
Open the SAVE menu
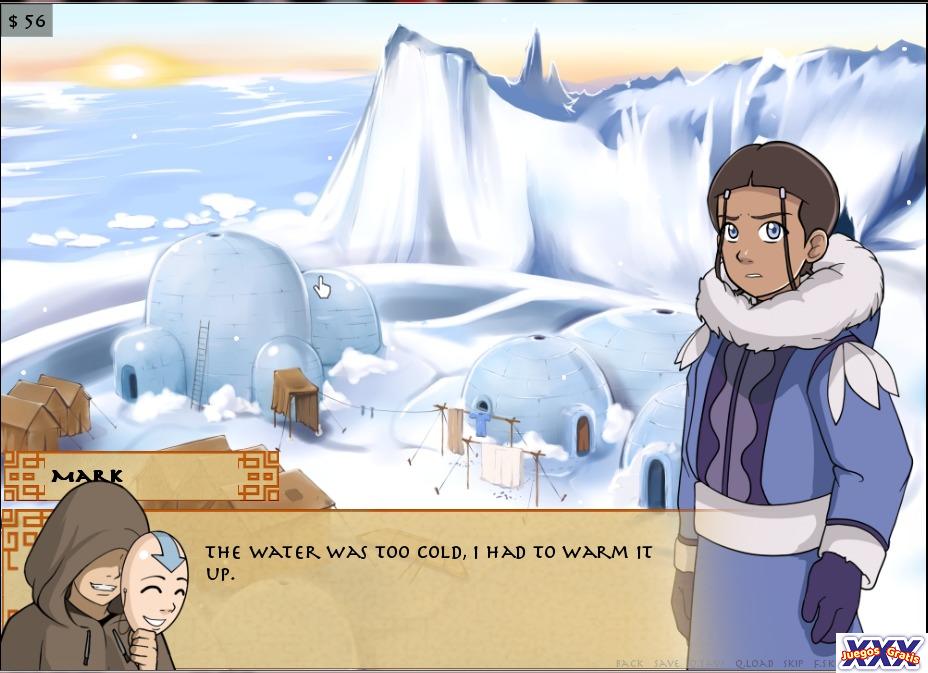point(667,663)
